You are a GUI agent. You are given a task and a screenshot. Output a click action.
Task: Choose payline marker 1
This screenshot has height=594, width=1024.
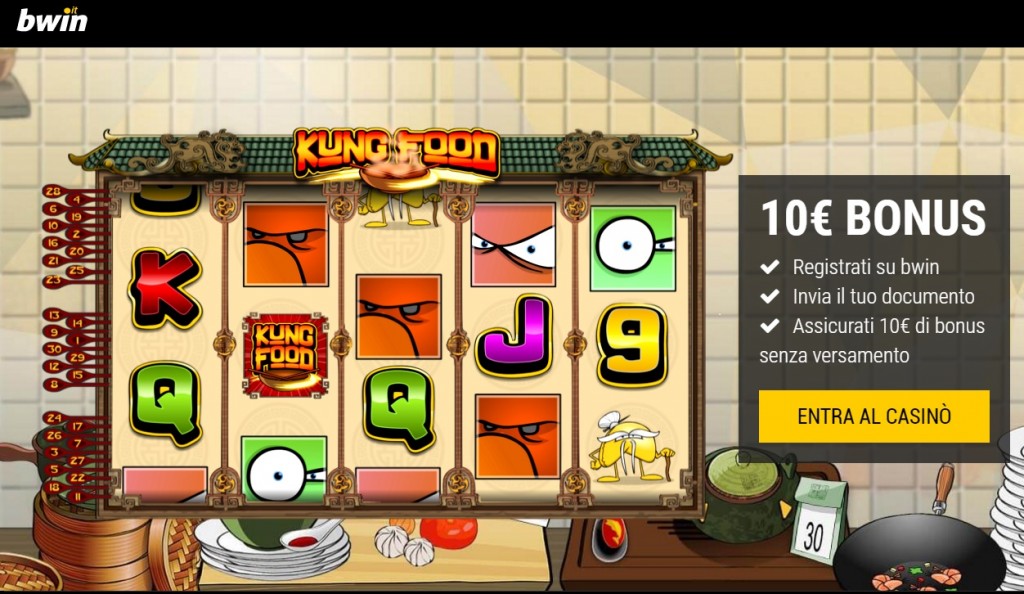pos(77,340)
